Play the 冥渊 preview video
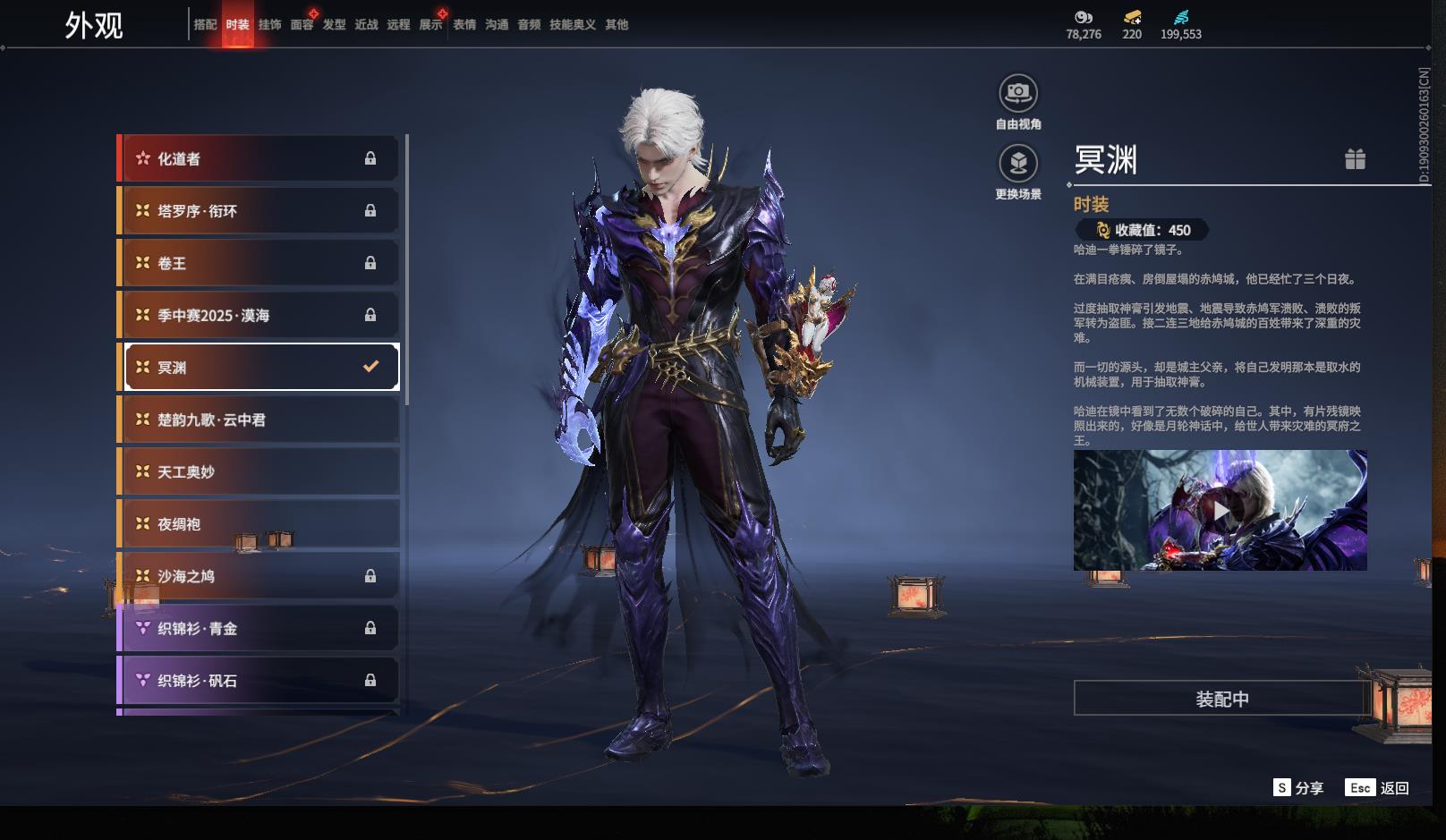Image resolution: width=1446 pixels, height=840 pixels. (x=1221, y=511)
